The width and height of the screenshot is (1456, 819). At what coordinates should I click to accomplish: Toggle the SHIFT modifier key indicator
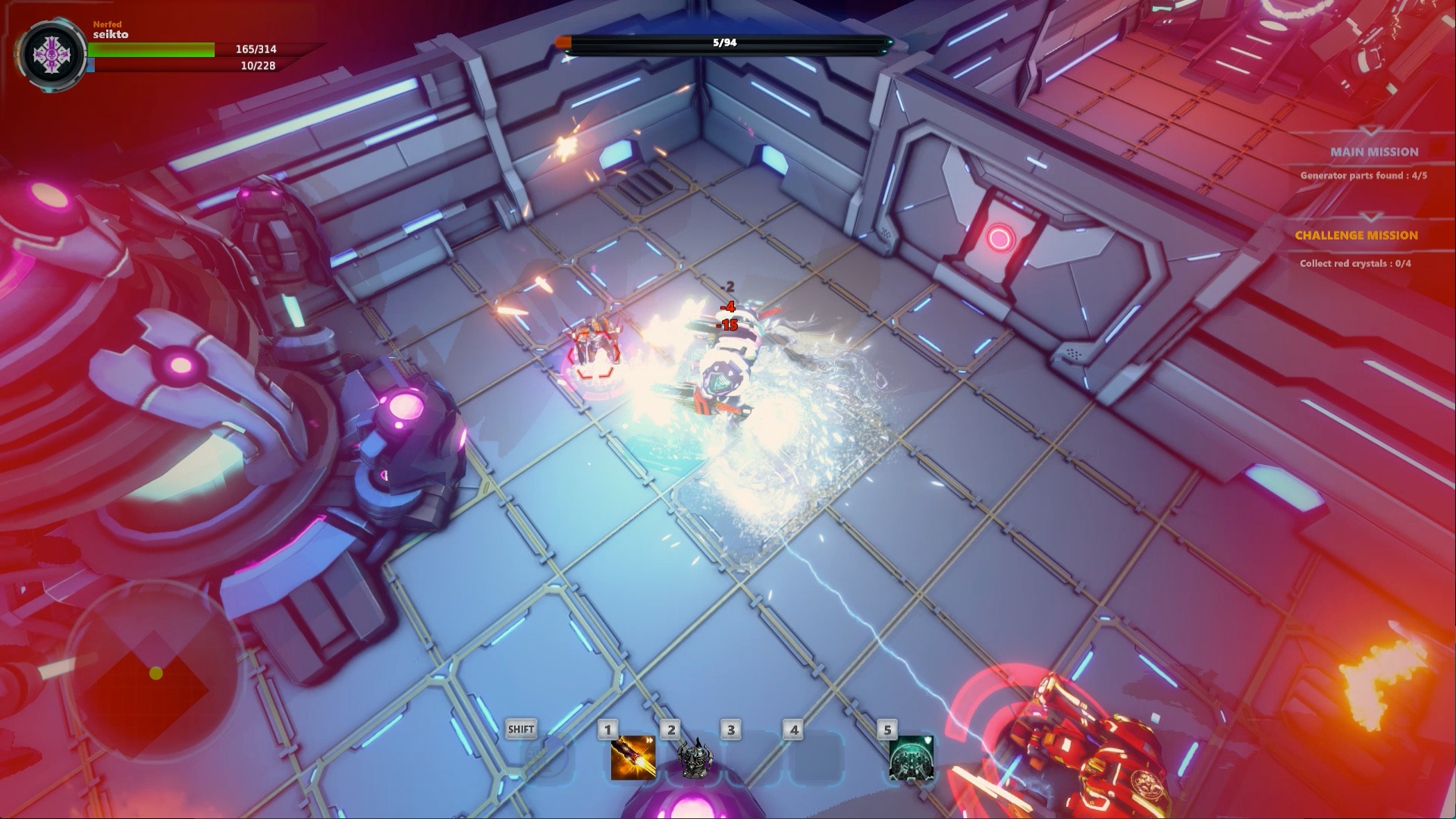click(520, 729)
